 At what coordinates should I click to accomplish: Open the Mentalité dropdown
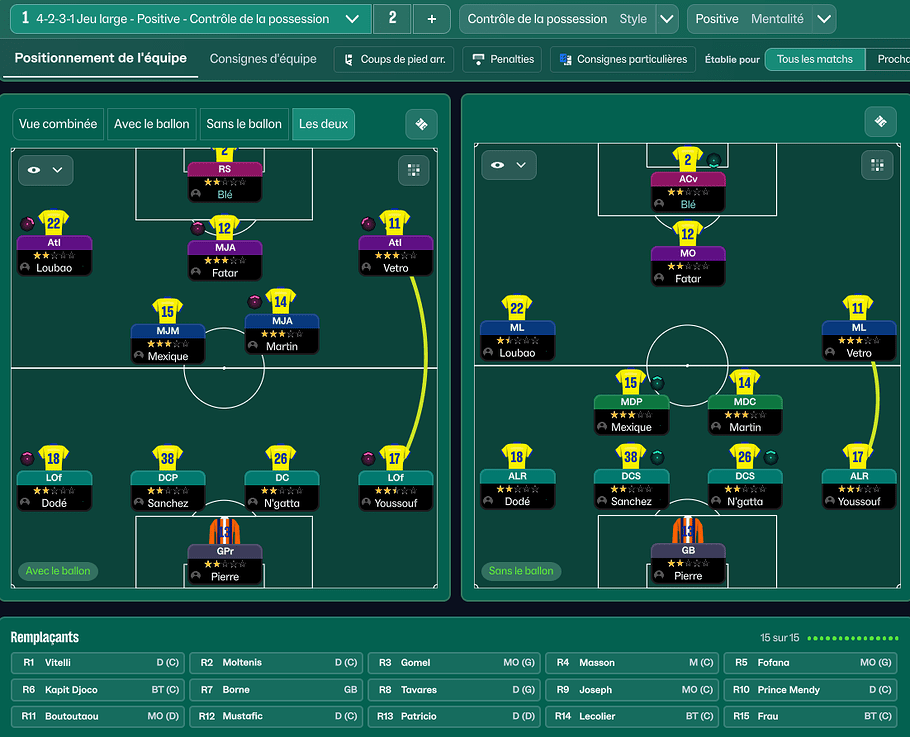pyautogui.click(x=823, y=19)
